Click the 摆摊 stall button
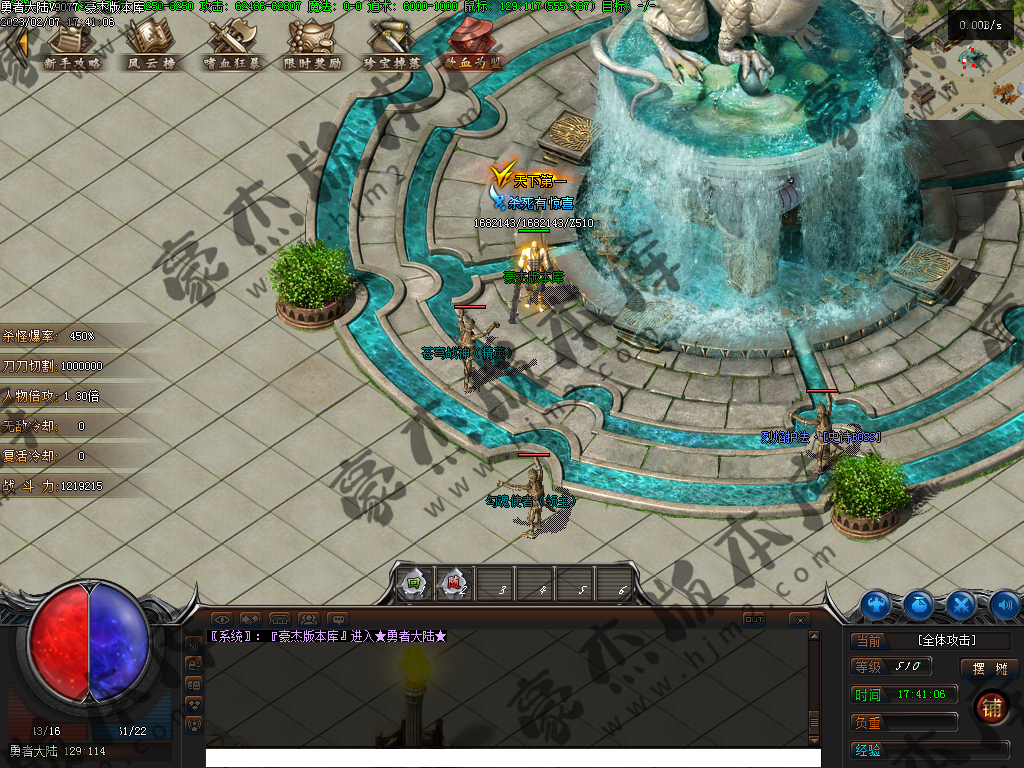The height and width of the screenshot is (768, 1024). [x=988, y=668]
